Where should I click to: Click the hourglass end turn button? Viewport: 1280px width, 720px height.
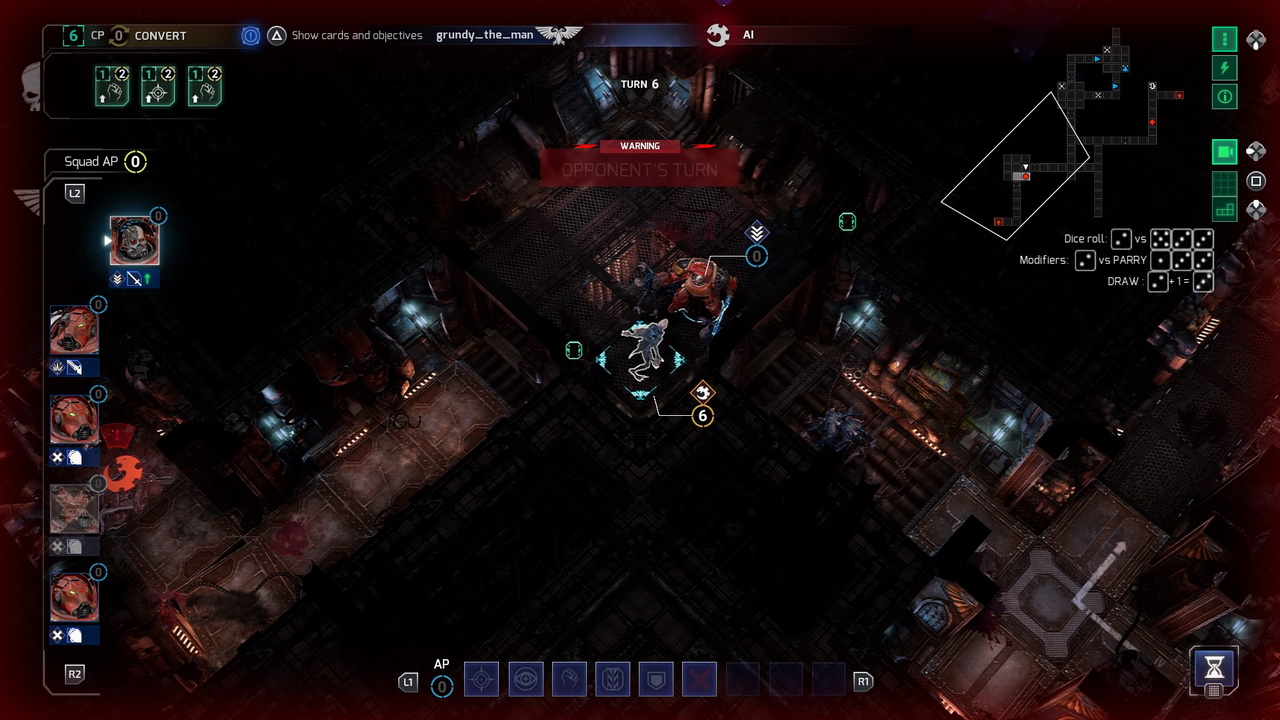click(x=1214, y=666)
